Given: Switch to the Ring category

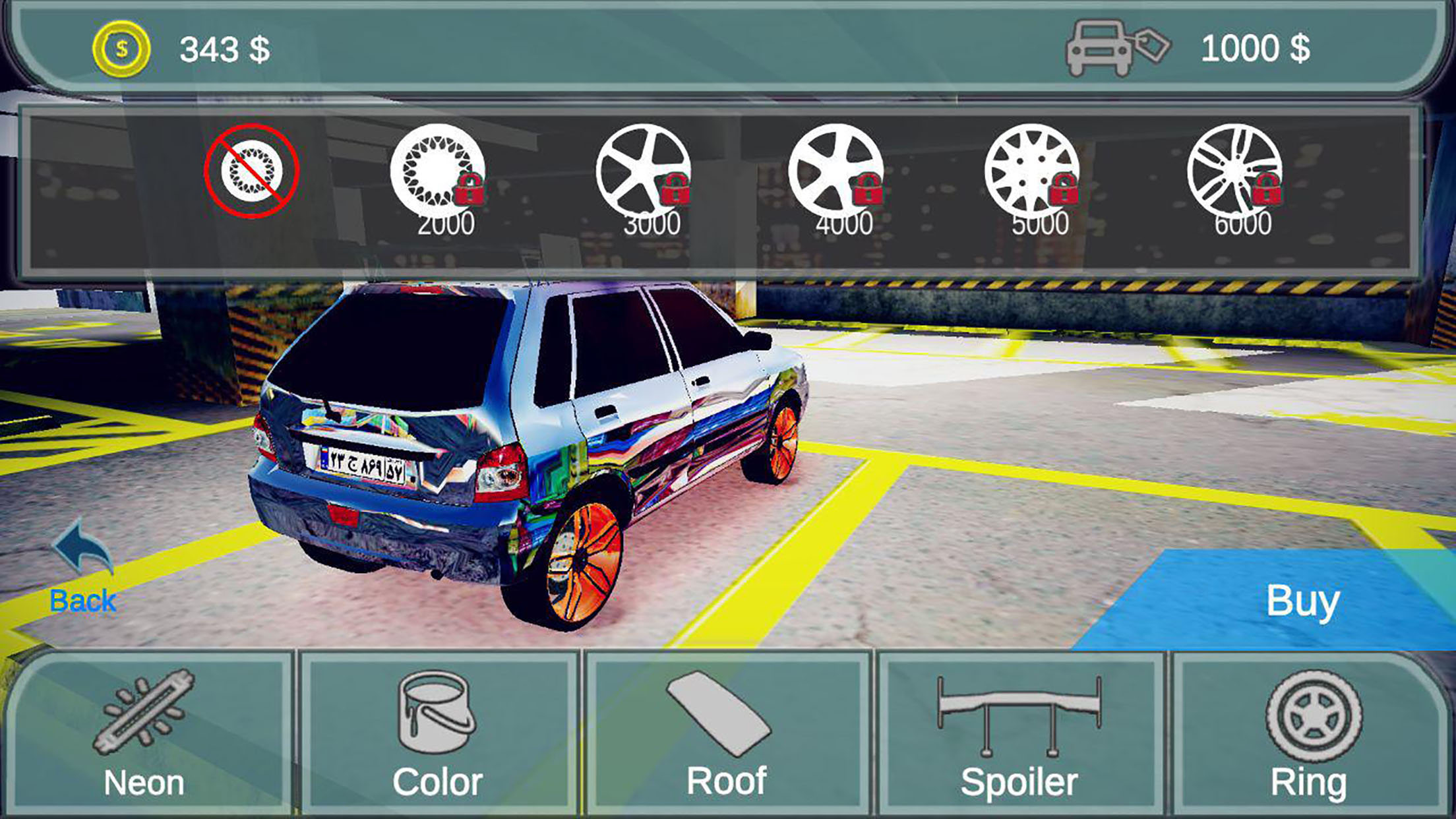Looking at the screenshot, I should 1309,733.
